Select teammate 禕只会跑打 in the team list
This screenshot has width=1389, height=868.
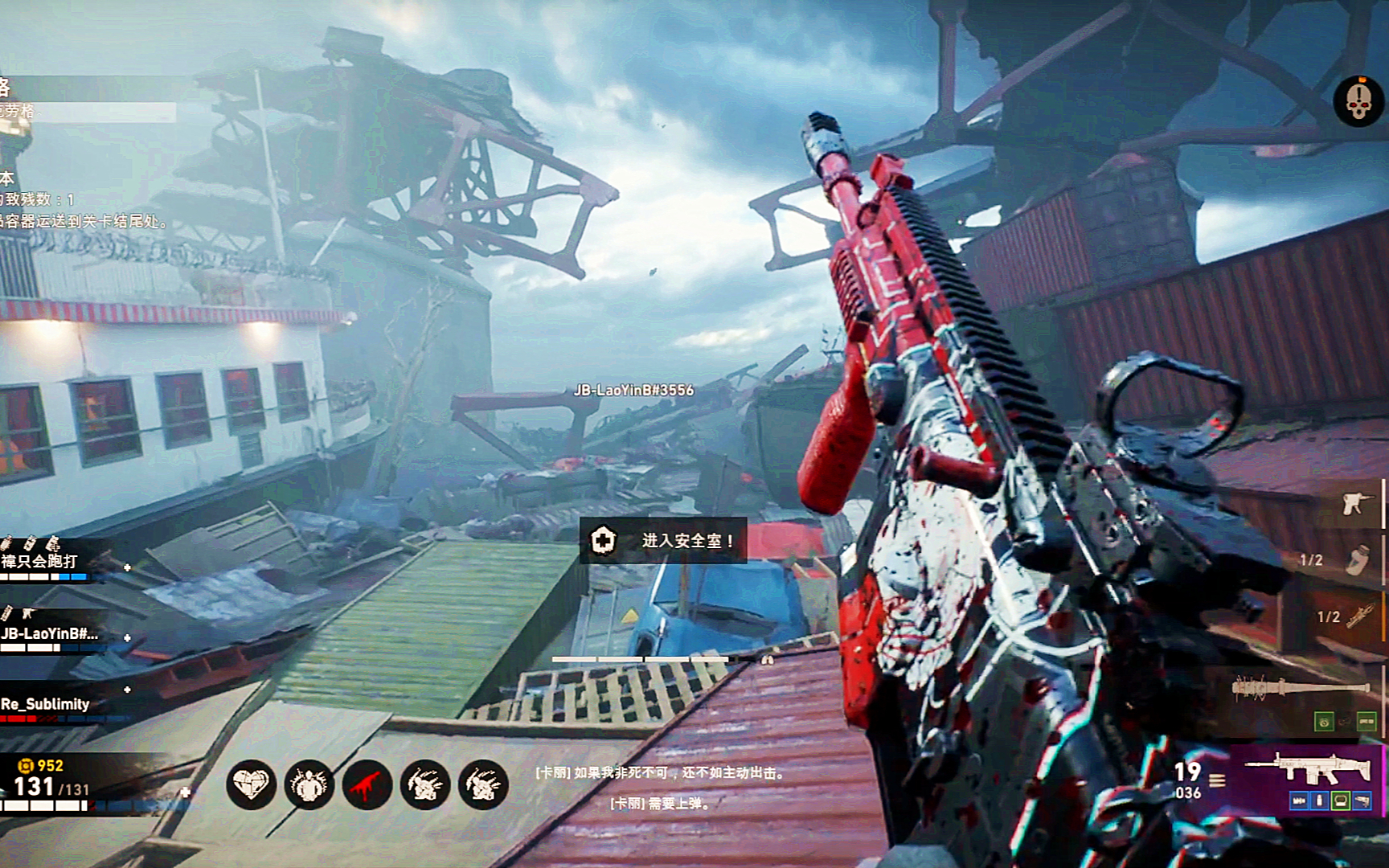(x=40, y=561)
